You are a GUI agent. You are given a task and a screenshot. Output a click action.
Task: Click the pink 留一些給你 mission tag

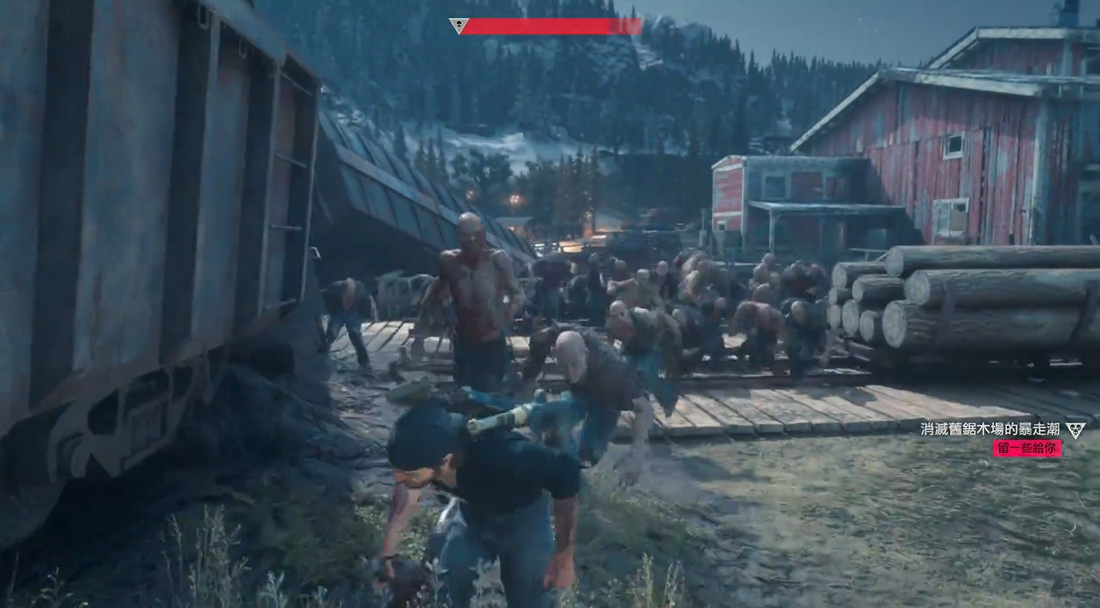tap(1027, 449)
